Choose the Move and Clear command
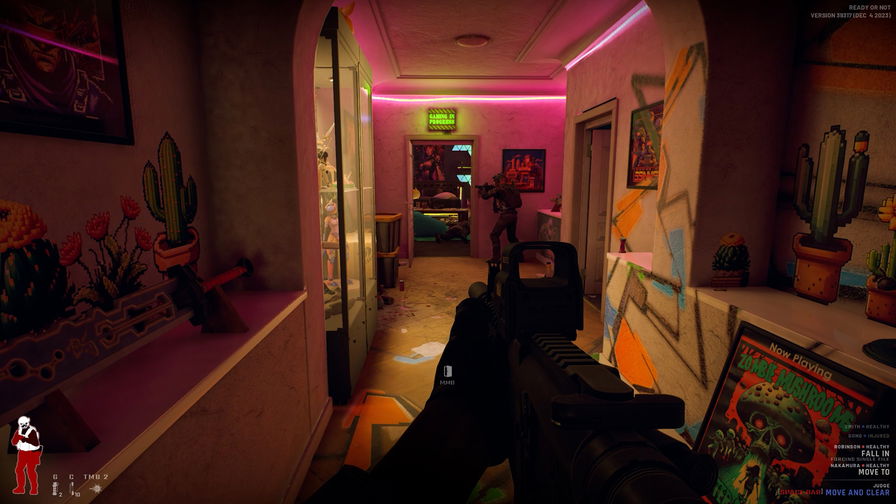 pyautogui.click(x=859, y=491)
